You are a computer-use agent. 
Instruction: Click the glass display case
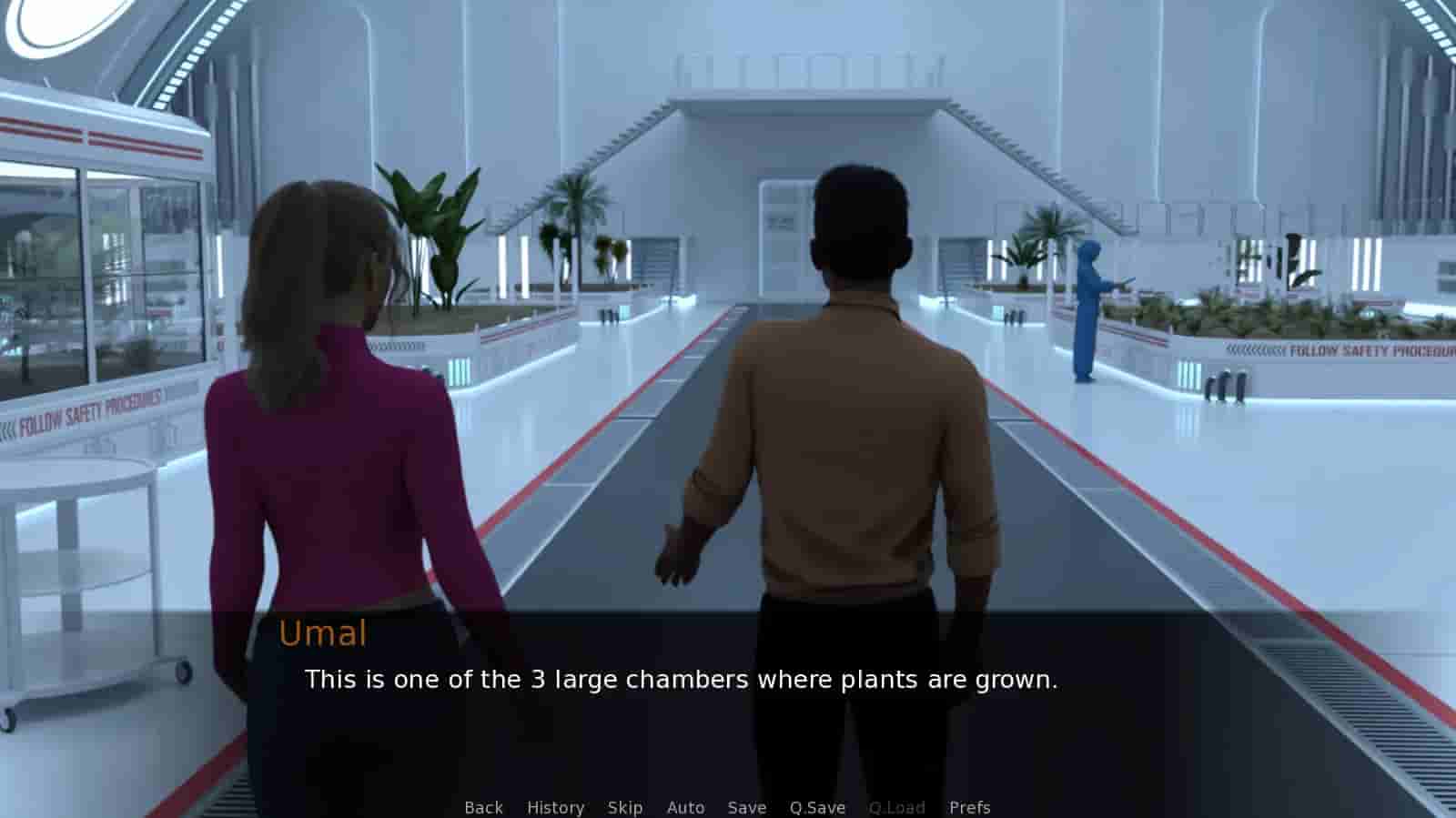[x=100, y=273]
